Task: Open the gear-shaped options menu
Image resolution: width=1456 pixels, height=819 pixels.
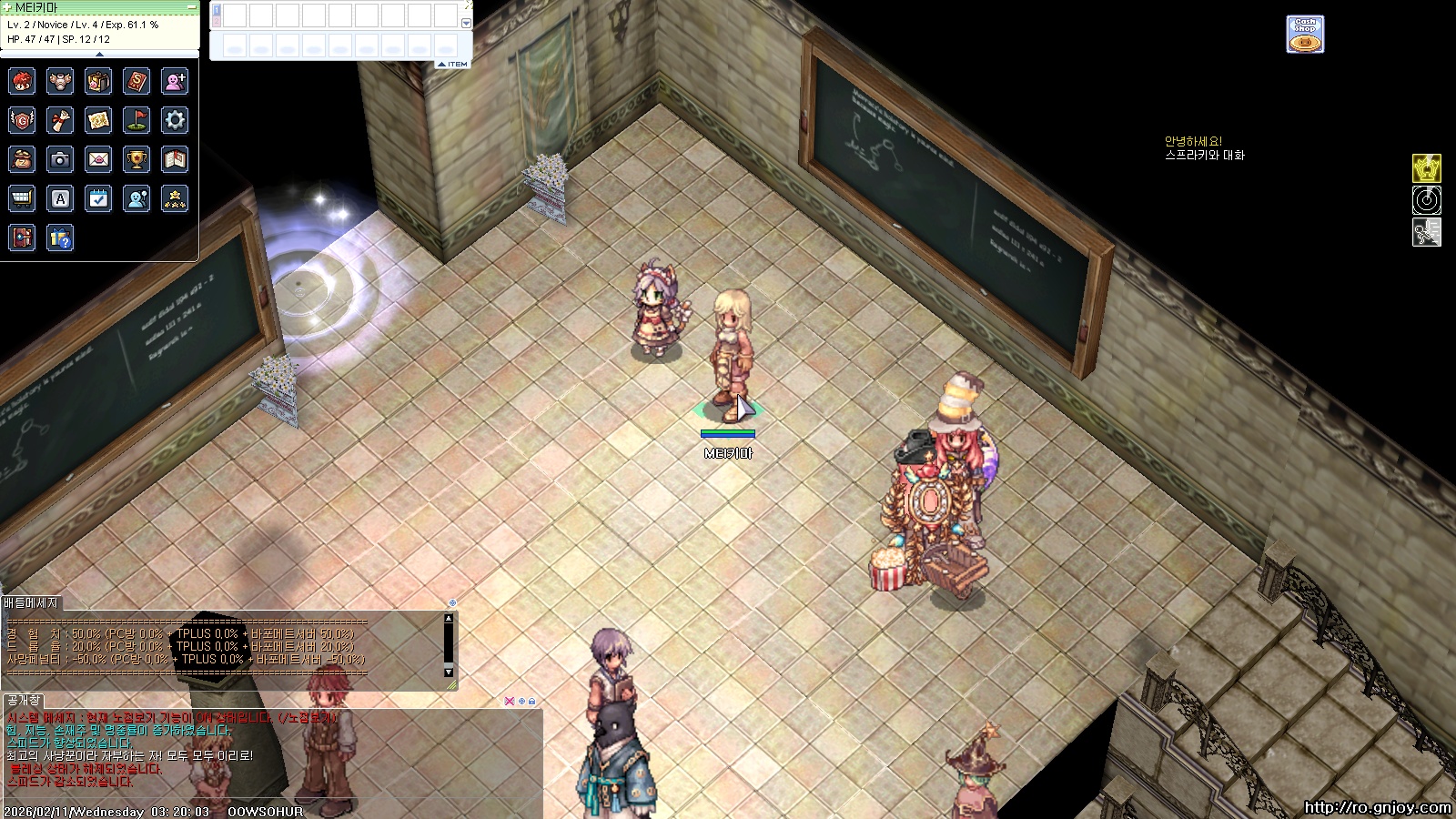Action: tap(175, 120)
